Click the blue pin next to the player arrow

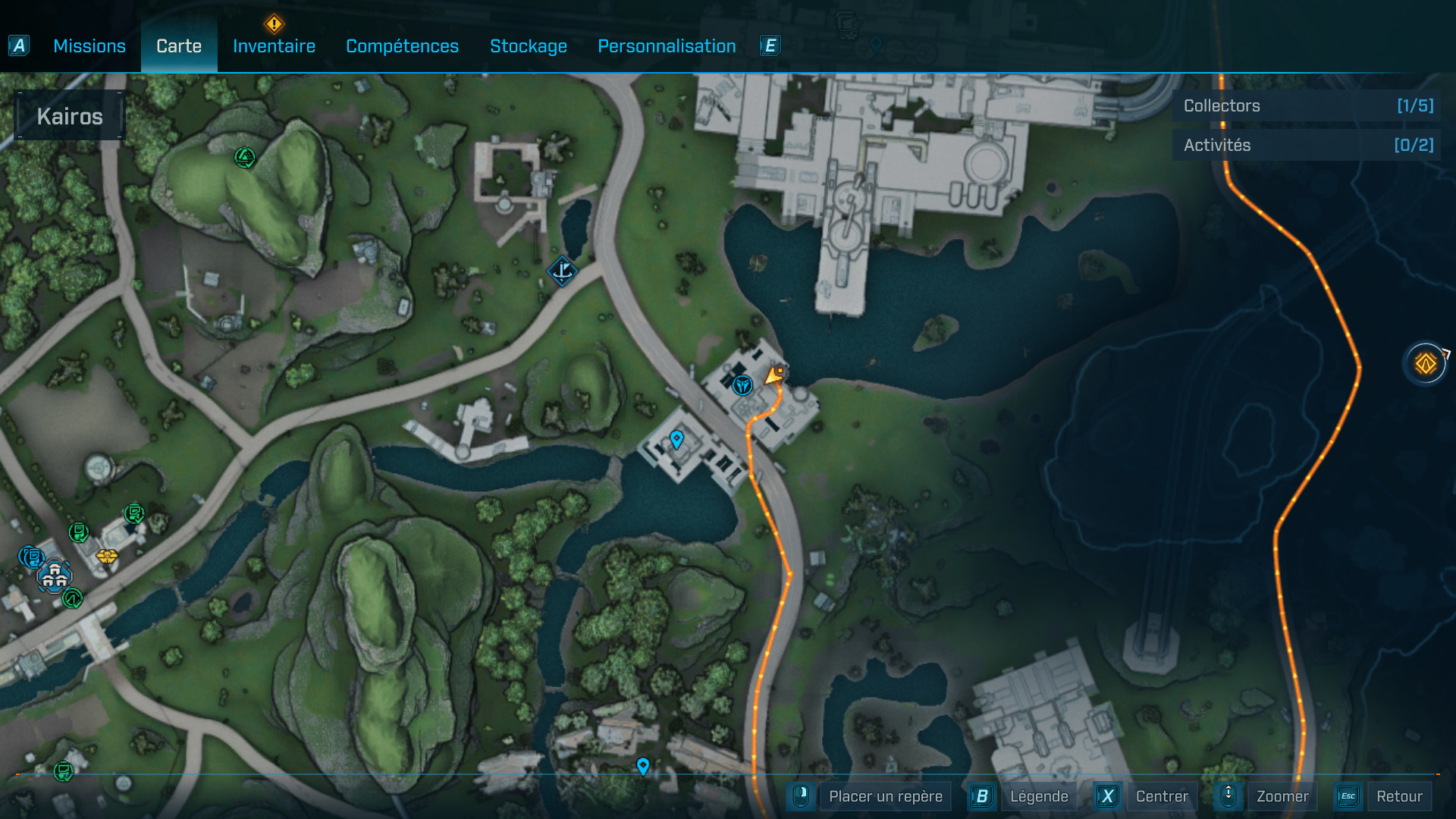(x=677, y=439)
